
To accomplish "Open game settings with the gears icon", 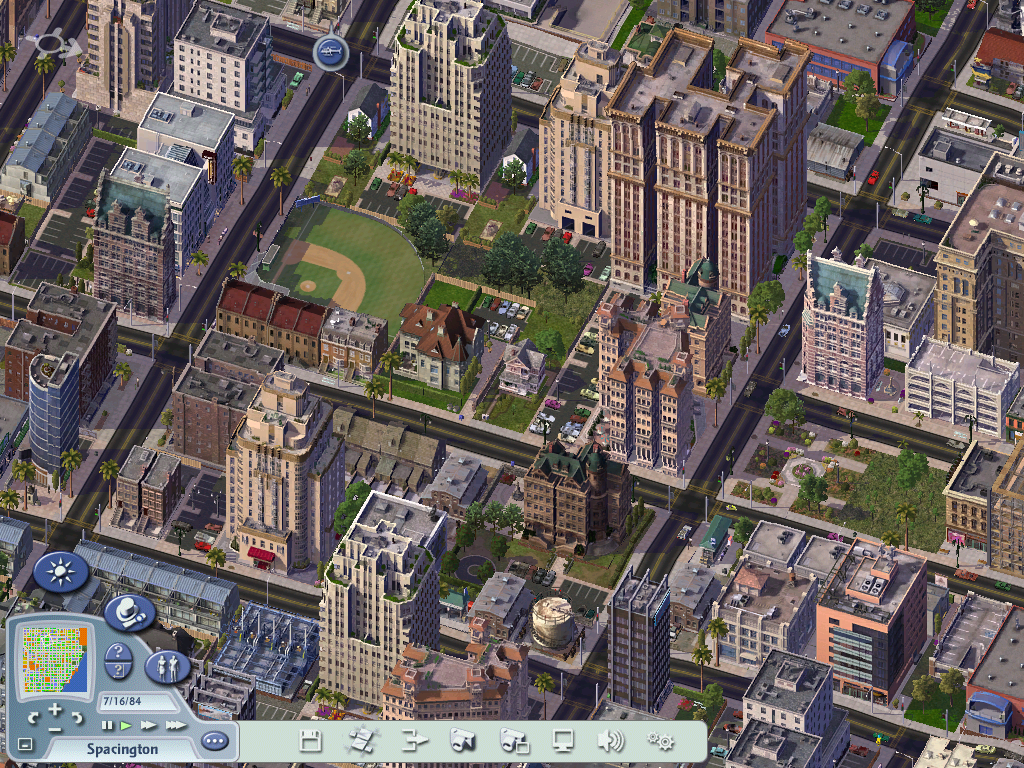I will pyautogui.click(x=660, y=741).
